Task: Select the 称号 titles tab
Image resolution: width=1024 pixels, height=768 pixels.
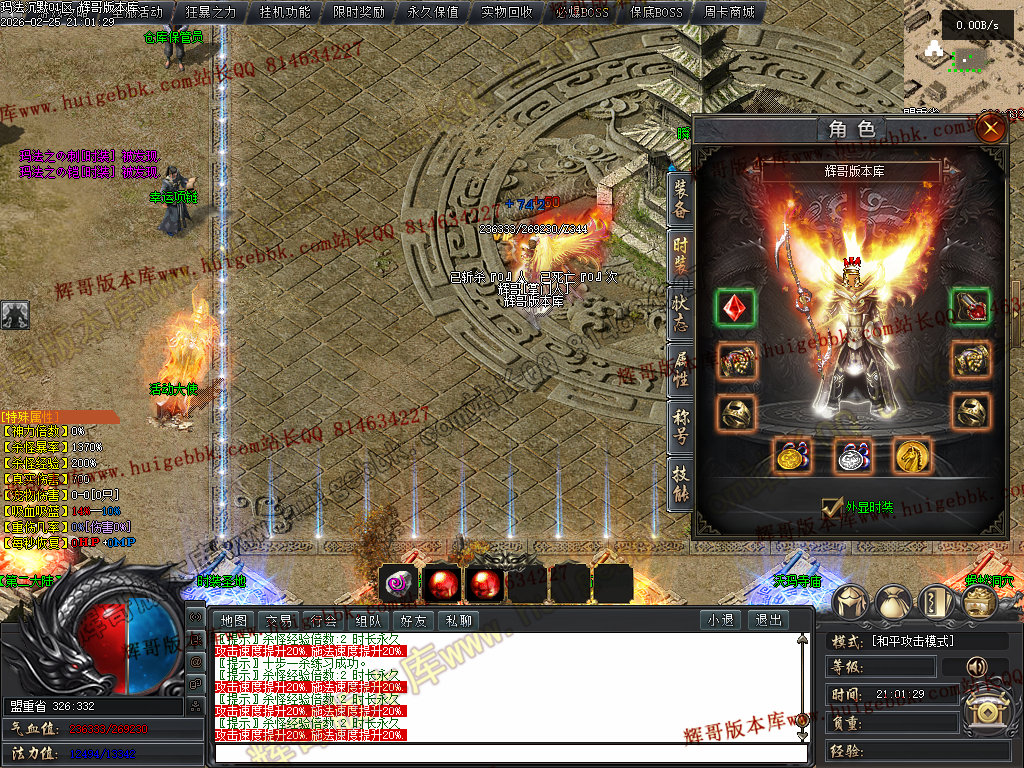Action: pos(680,425)
